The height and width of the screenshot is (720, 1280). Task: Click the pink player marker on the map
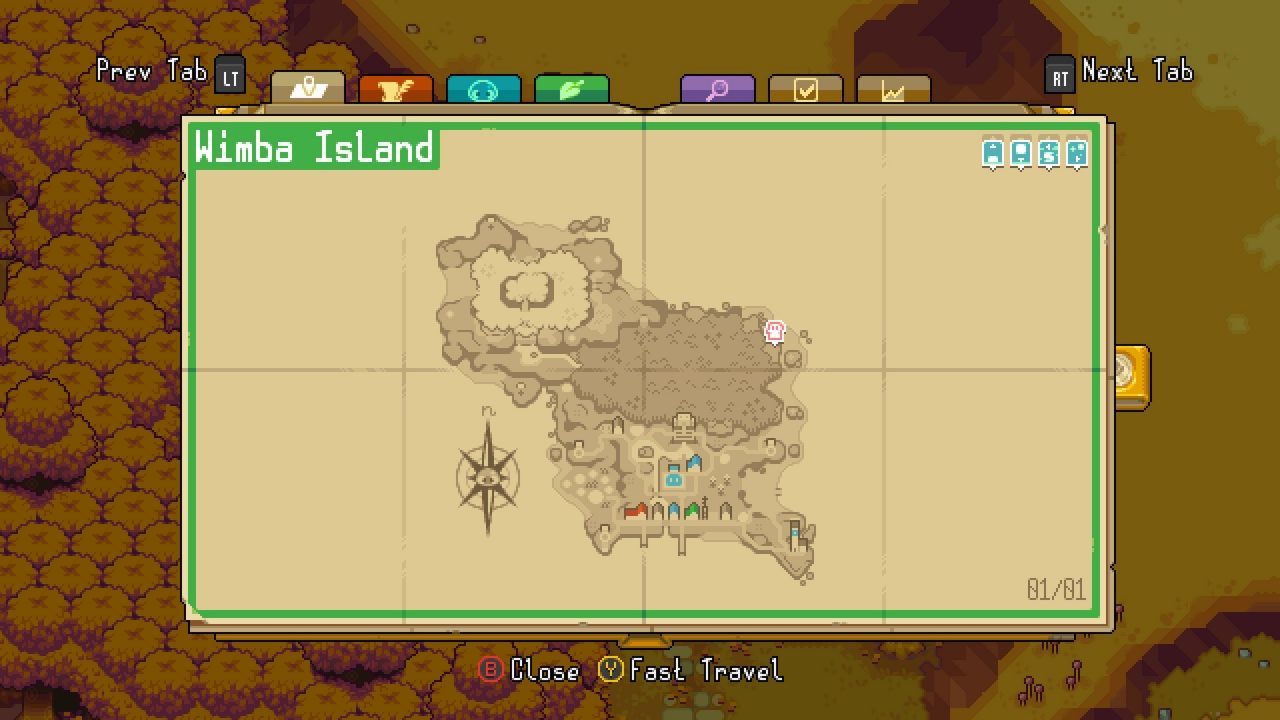point(775,332)
